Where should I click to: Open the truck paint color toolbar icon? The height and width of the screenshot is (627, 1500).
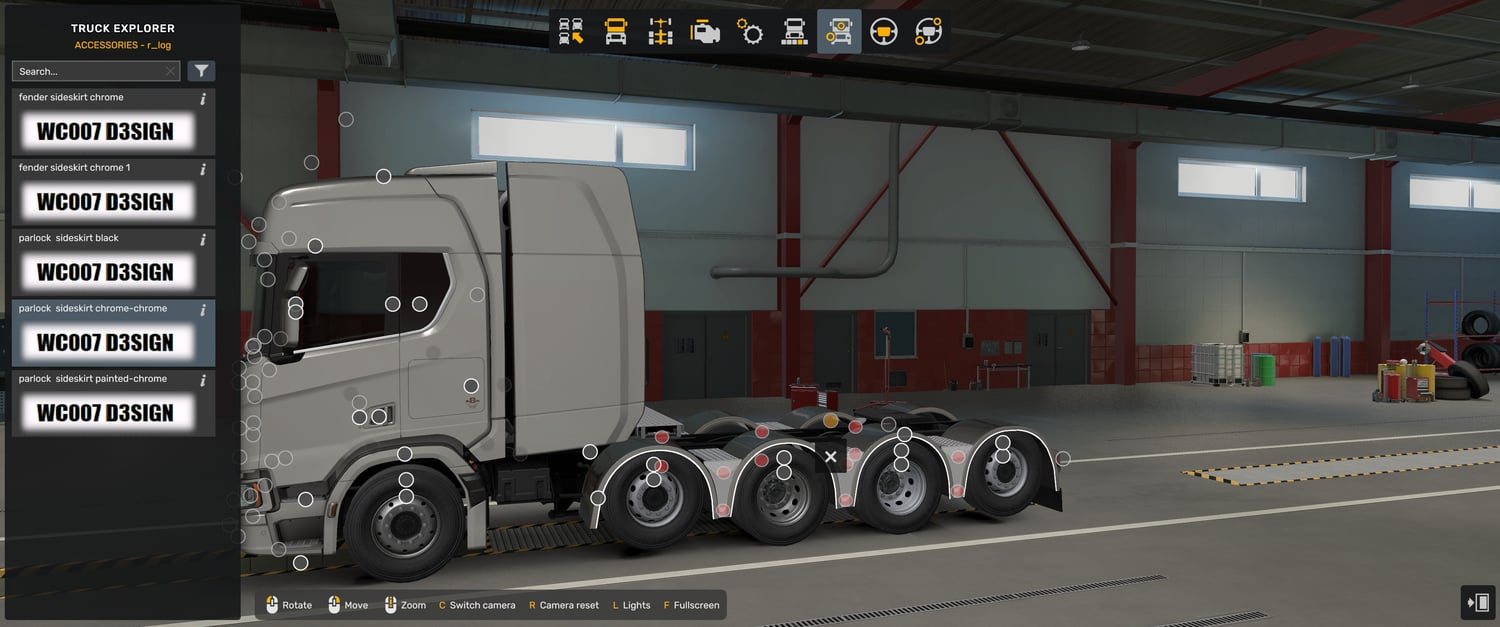(x=794, y=32)
